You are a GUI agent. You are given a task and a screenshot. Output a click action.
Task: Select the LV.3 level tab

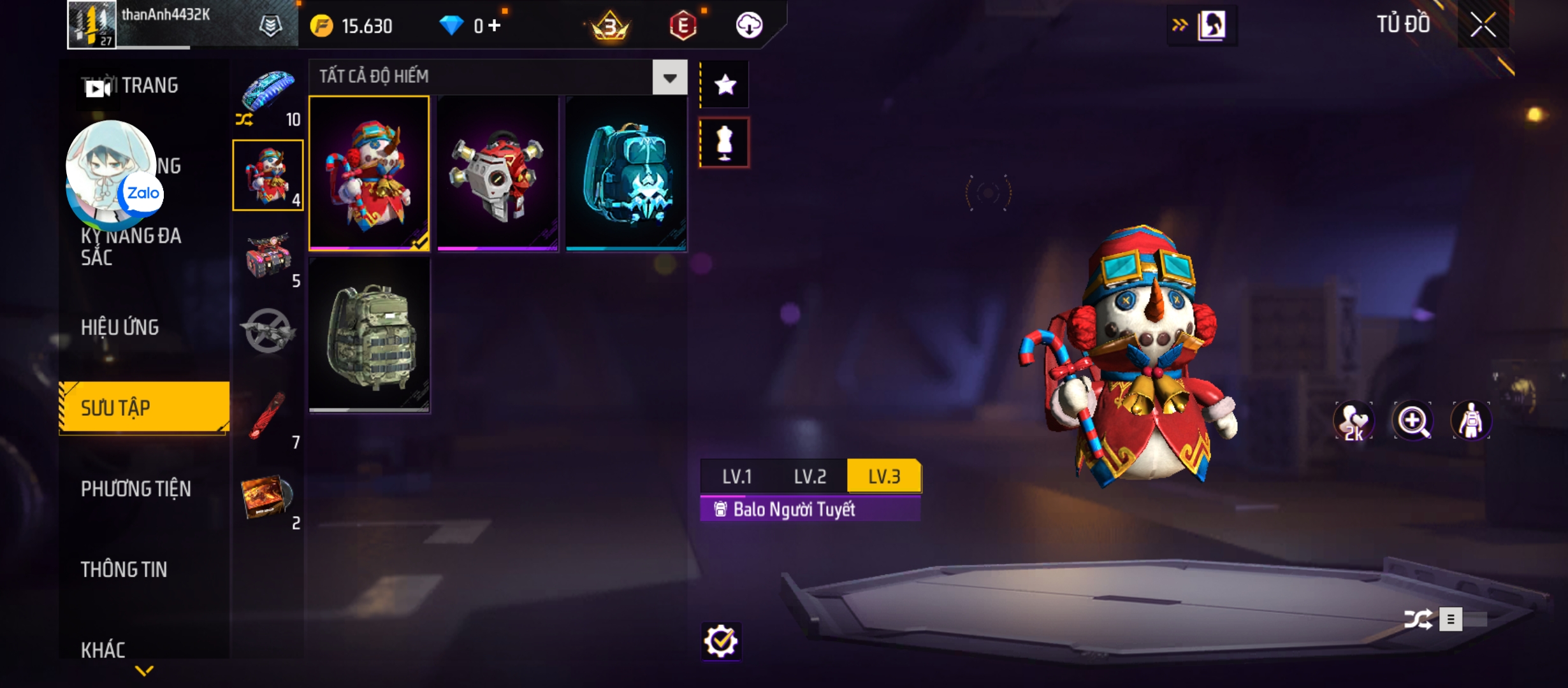point(884,477)
